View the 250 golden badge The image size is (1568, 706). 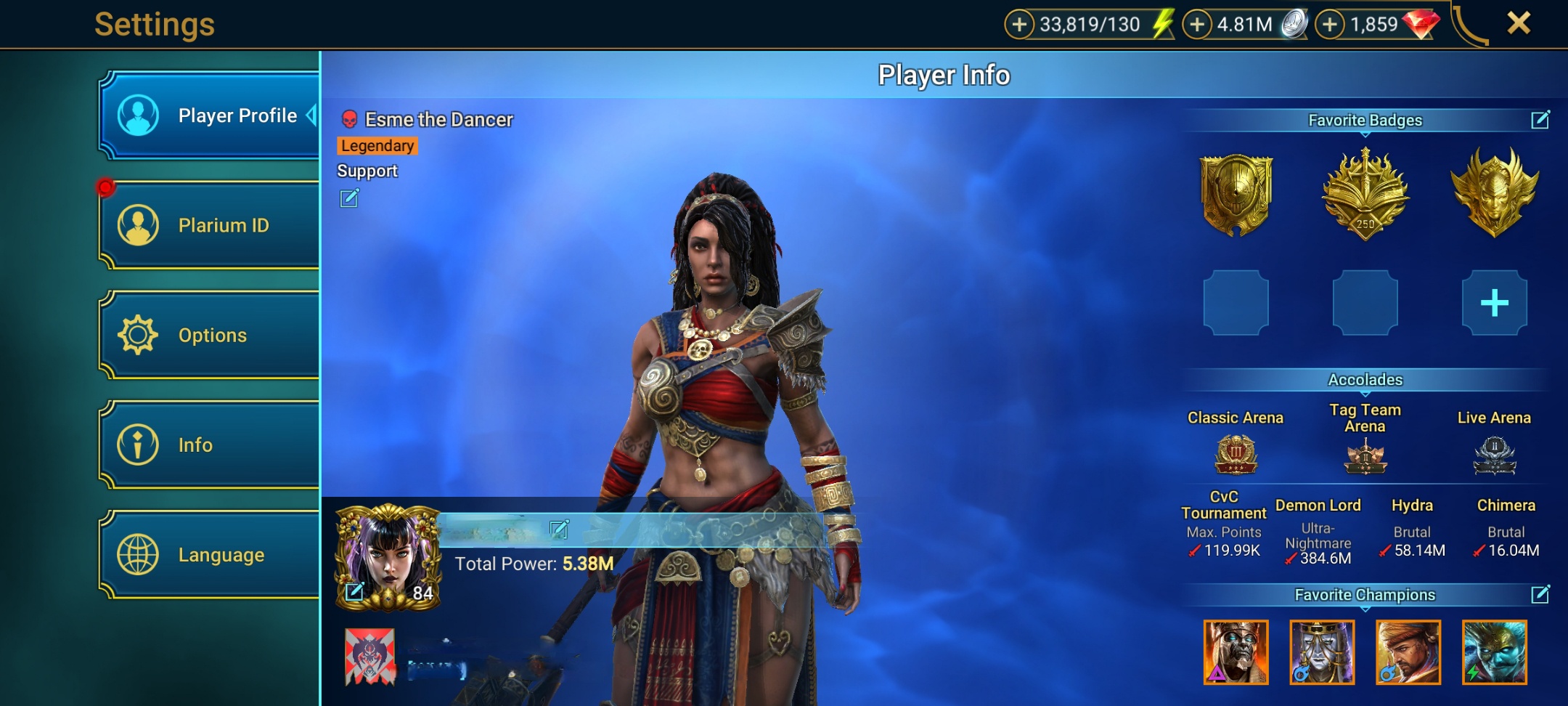pos(1365,195)
